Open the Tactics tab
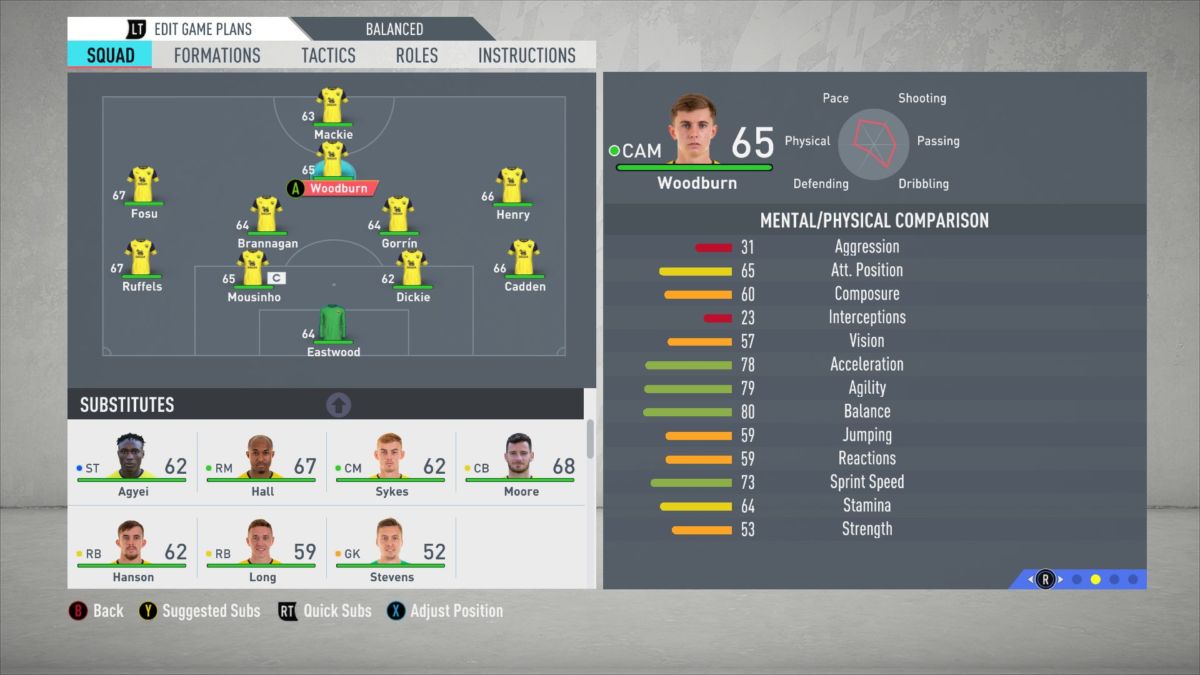Viewport: 1200px width, 675px height. pos(328,56)
